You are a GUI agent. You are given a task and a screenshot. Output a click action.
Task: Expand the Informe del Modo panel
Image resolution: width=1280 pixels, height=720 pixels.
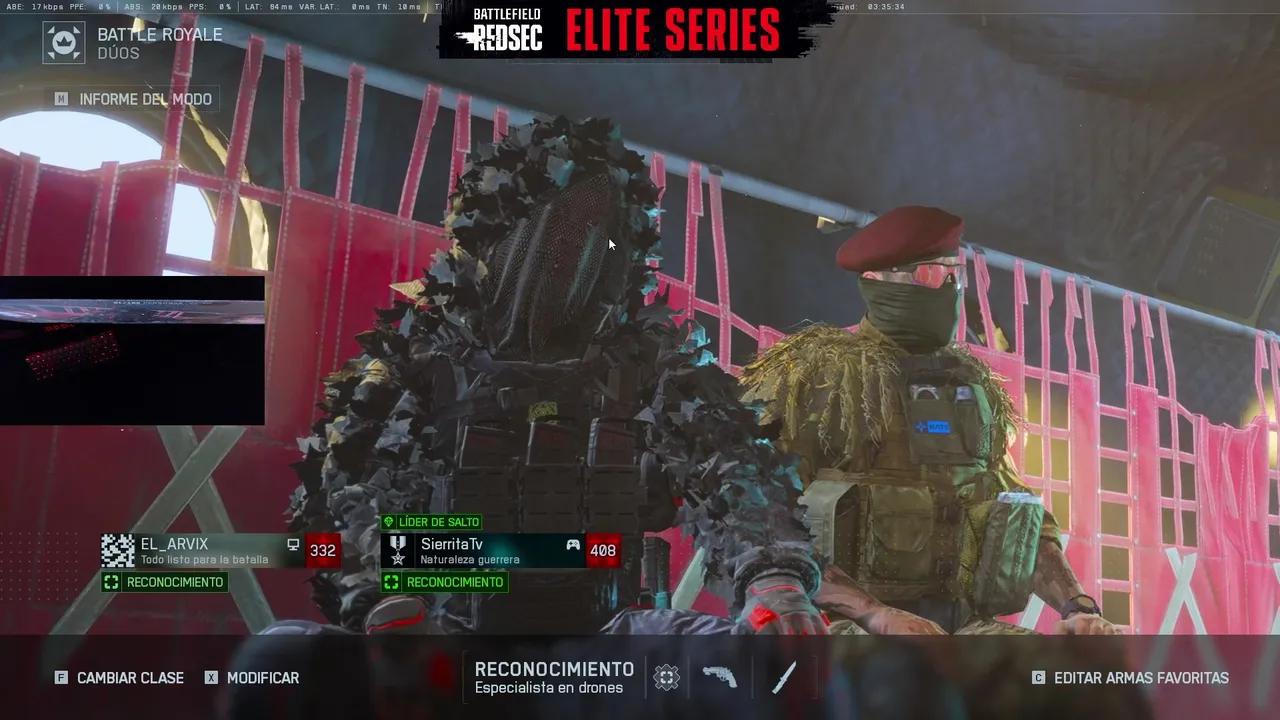[x=135, y=98]
